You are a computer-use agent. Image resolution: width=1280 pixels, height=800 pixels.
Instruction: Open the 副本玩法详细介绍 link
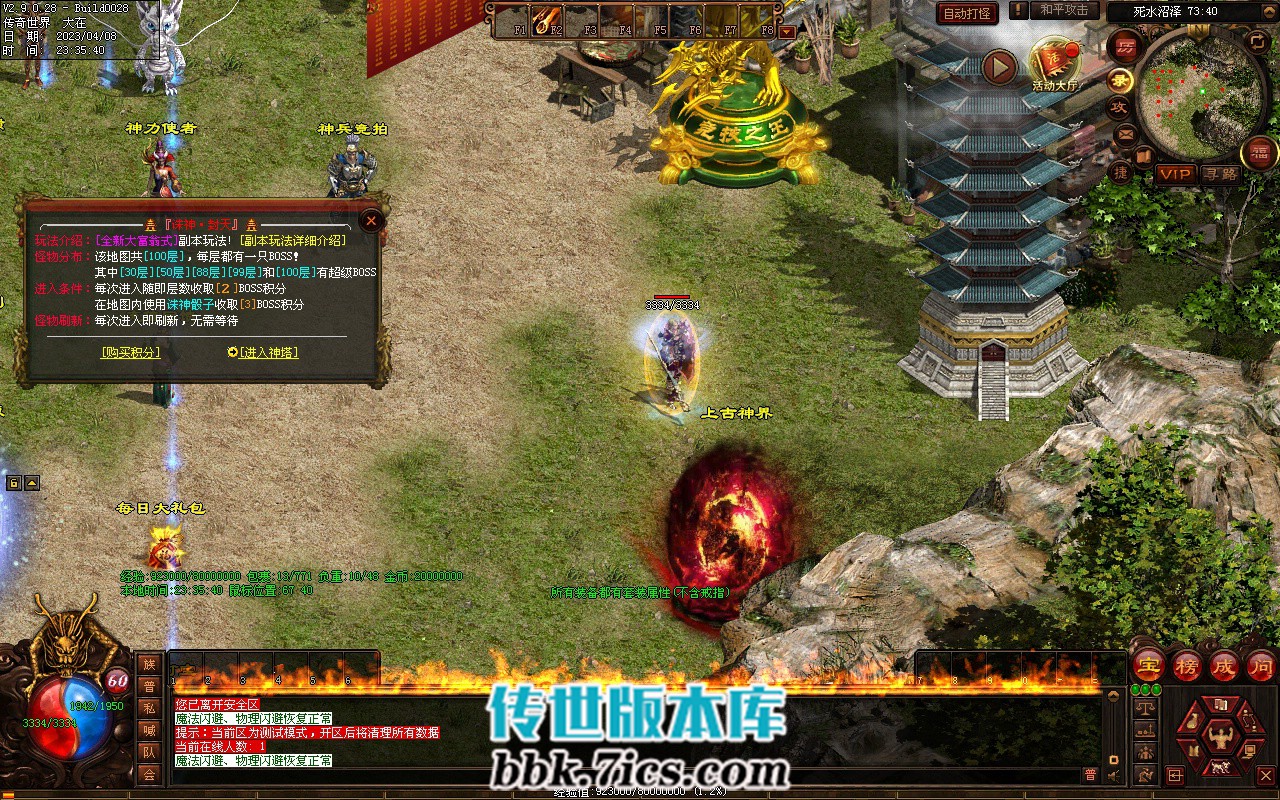pyautogui.click(x=295, y=240)
